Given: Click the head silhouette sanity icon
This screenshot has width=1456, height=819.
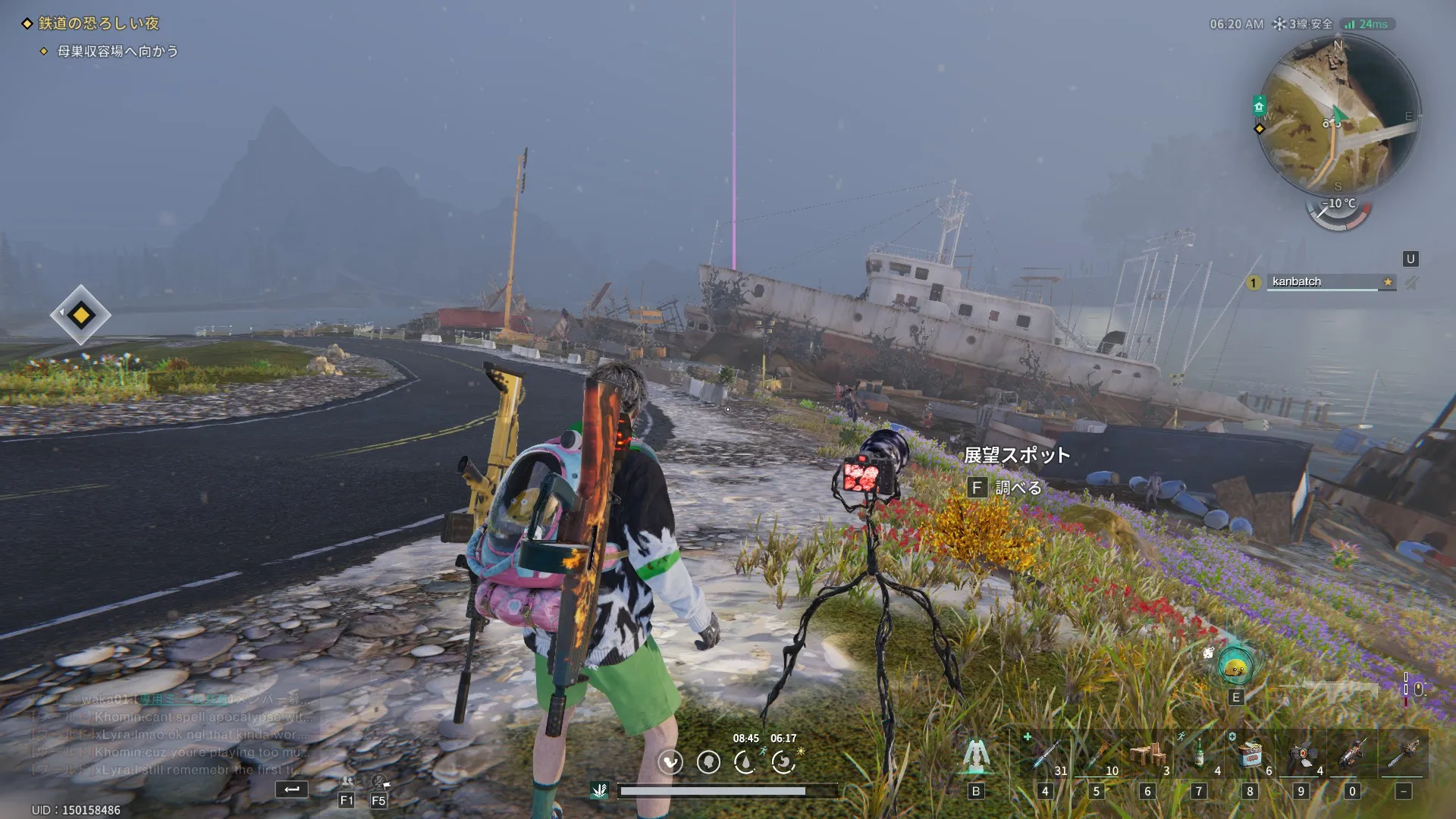Looking at the screenshot, I should coord(708,762).
